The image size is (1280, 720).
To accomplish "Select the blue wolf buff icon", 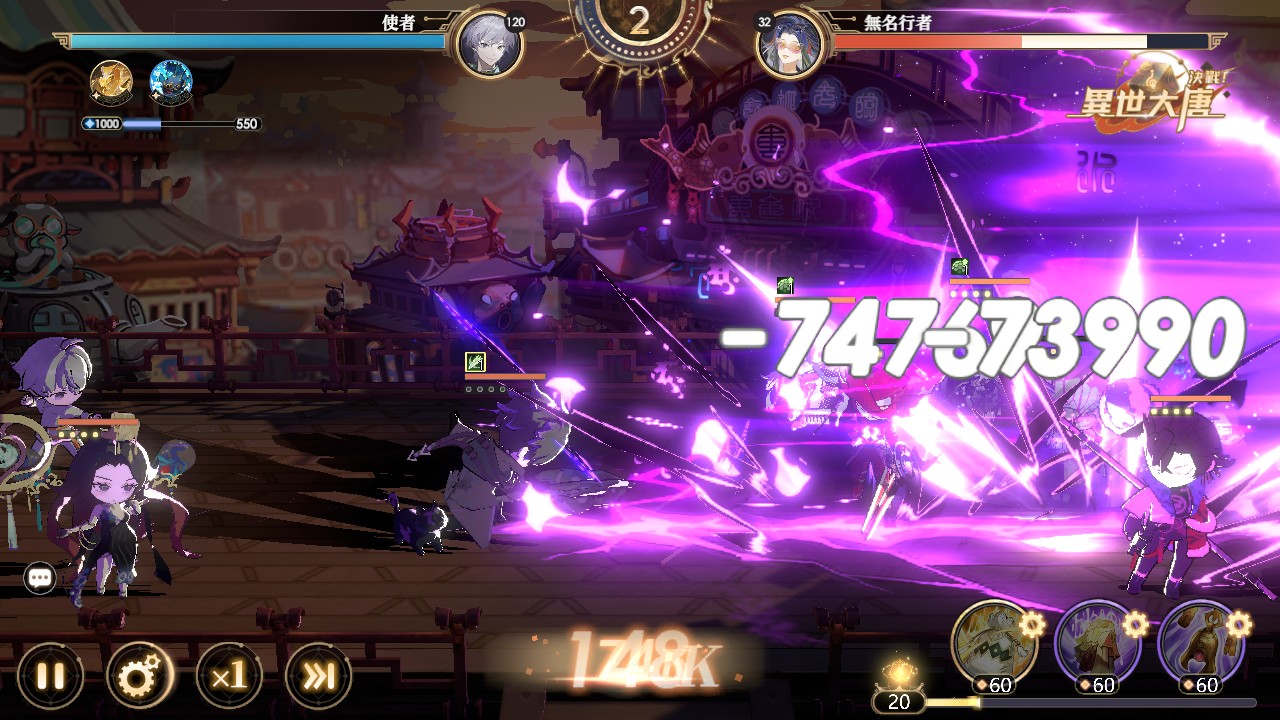I will 170,83.
